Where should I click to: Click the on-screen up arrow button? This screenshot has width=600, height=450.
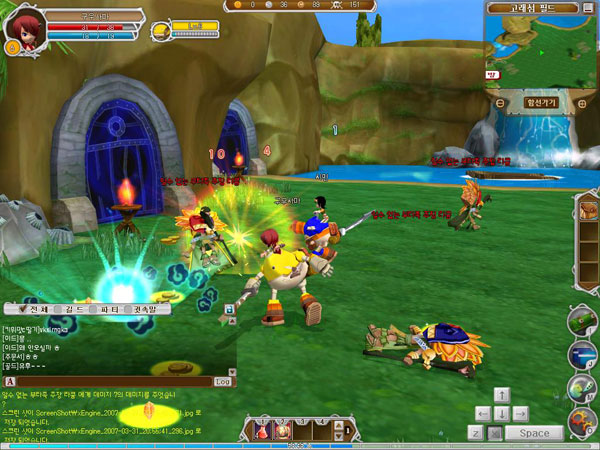(x=502, y=395)
